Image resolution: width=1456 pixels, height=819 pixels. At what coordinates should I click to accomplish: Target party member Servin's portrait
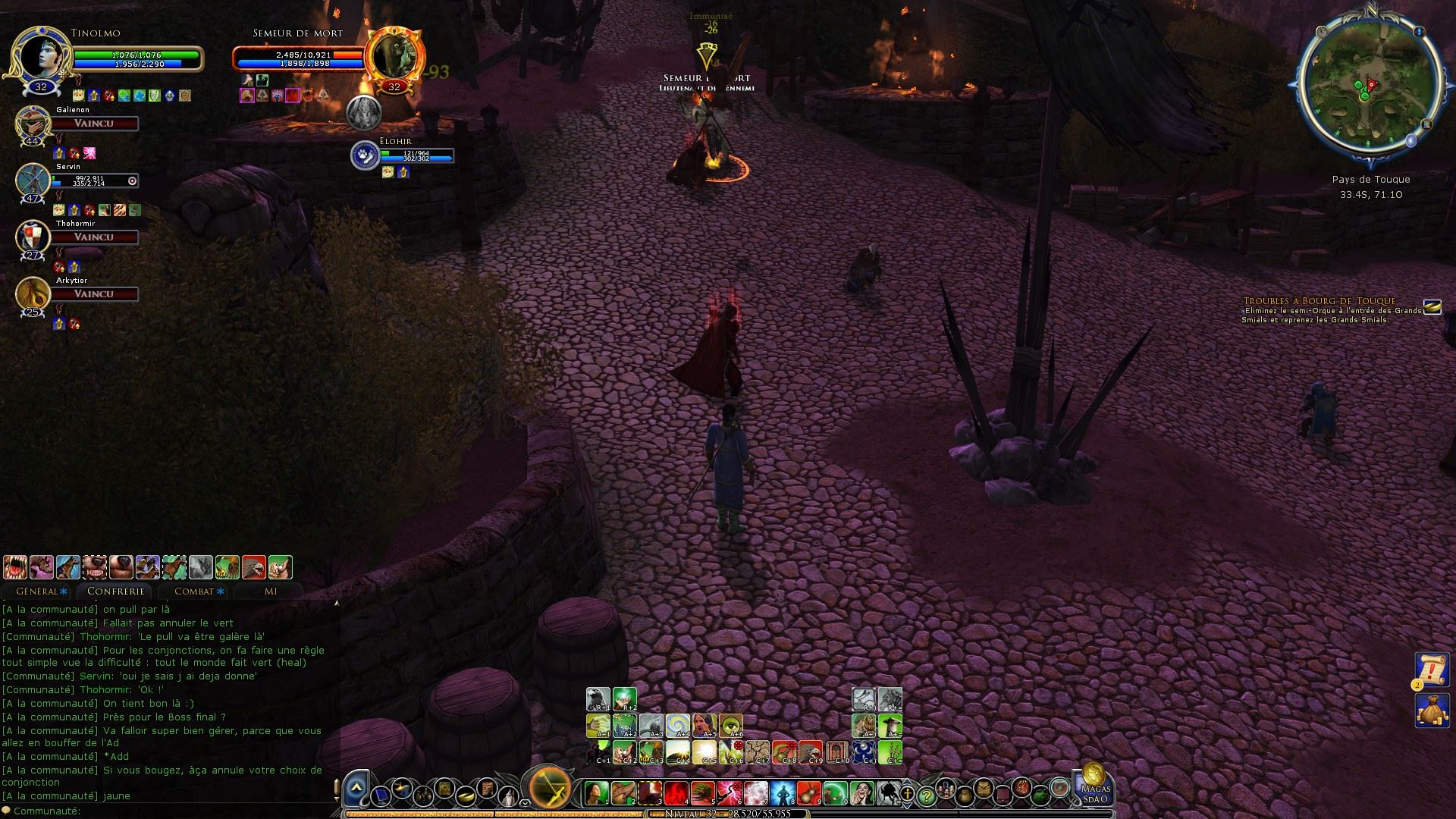33,180
